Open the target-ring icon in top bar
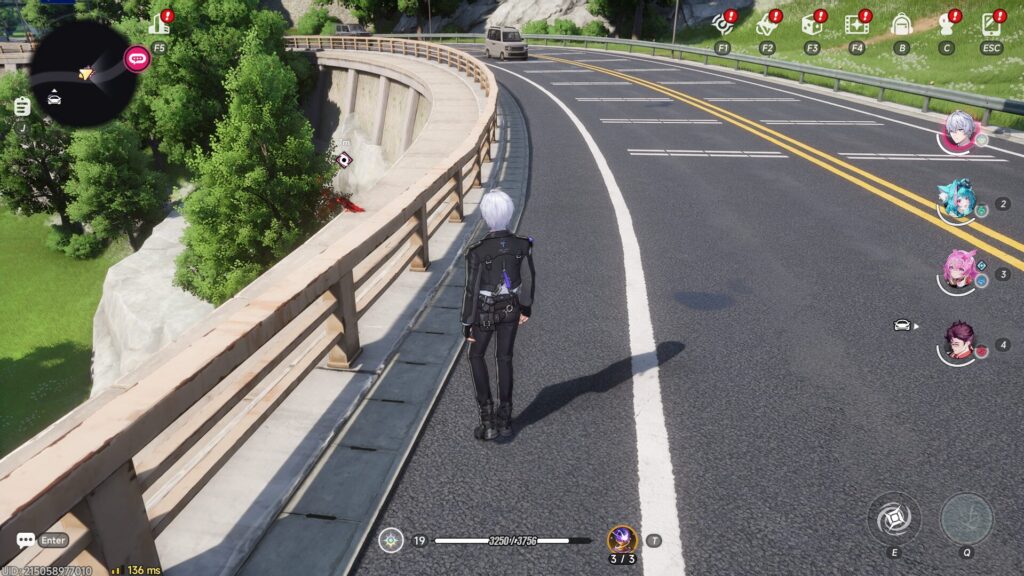1024x576 pixels. [722, 24]
